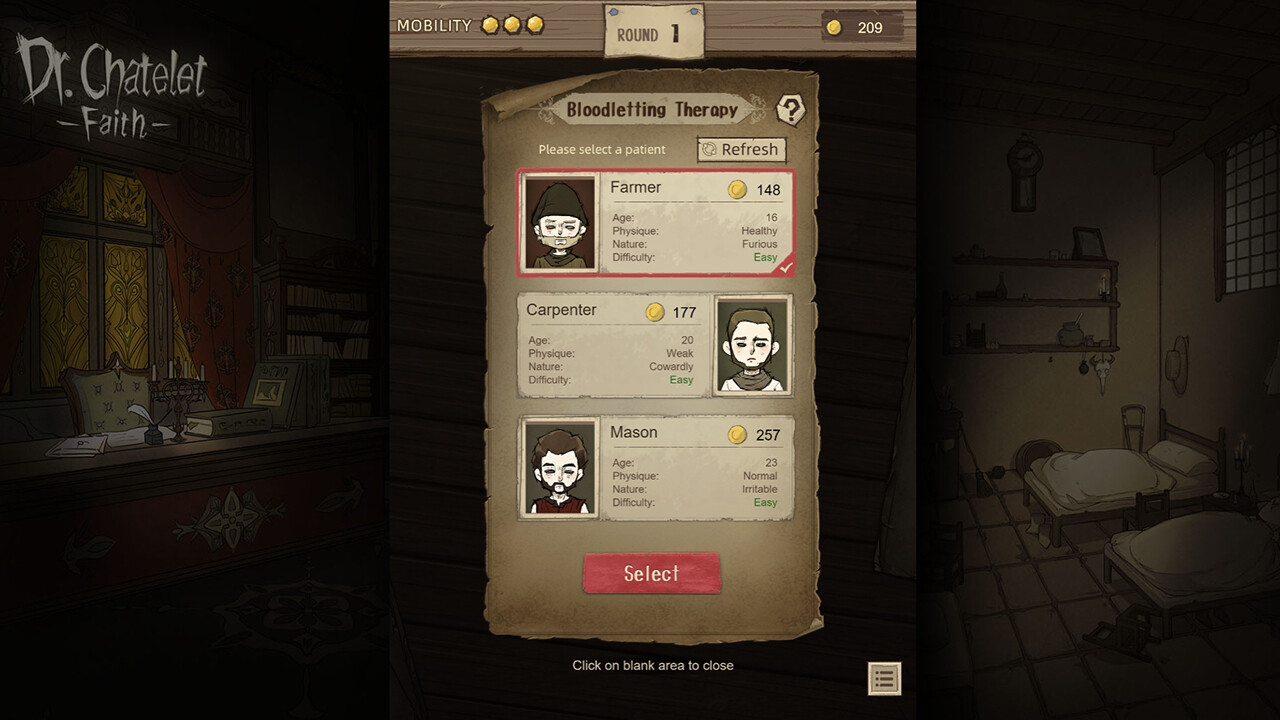The image size is (1280, 720).
Task: Select the Mason as your patient
Action: pos(652,468)
